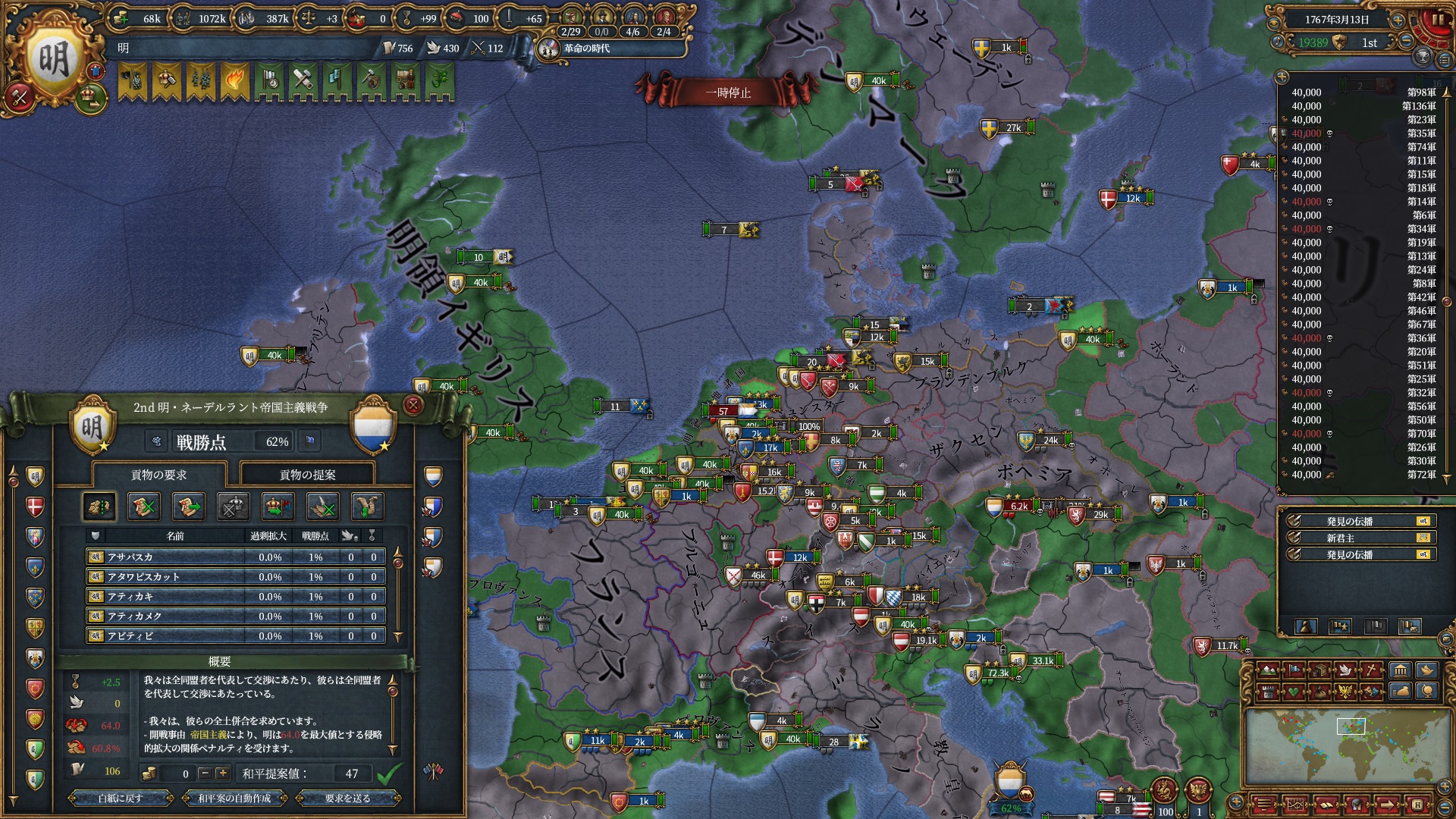
Task: Click the 要求を送る button
Action: (347, 798)
